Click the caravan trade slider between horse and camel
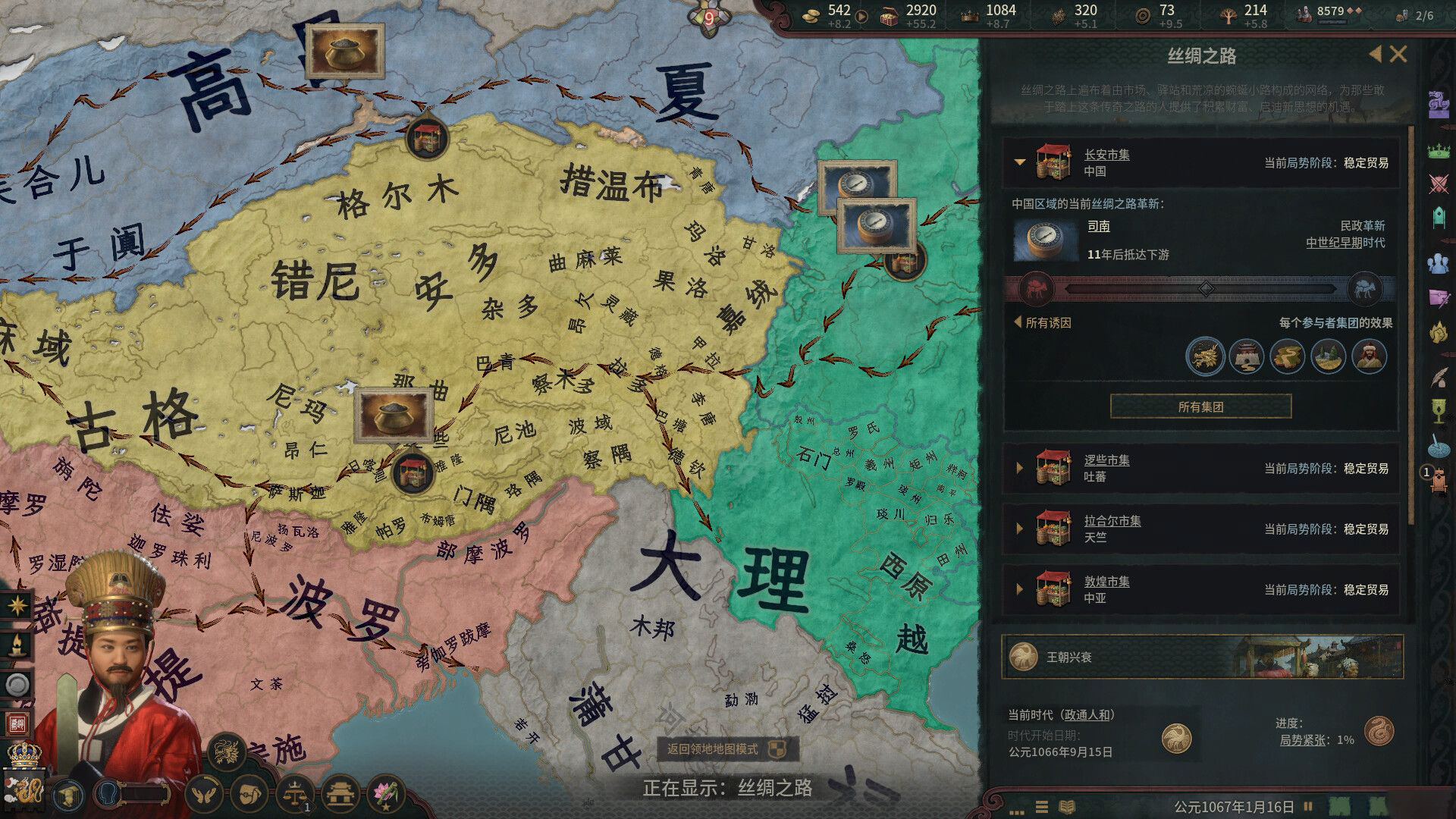1456x819 pixels. tap(1206, 288)
